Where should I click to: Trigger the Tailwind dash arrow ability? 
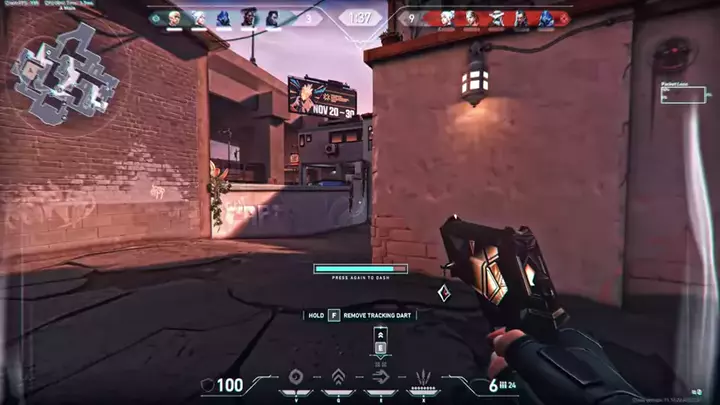[x=380, y=379]
